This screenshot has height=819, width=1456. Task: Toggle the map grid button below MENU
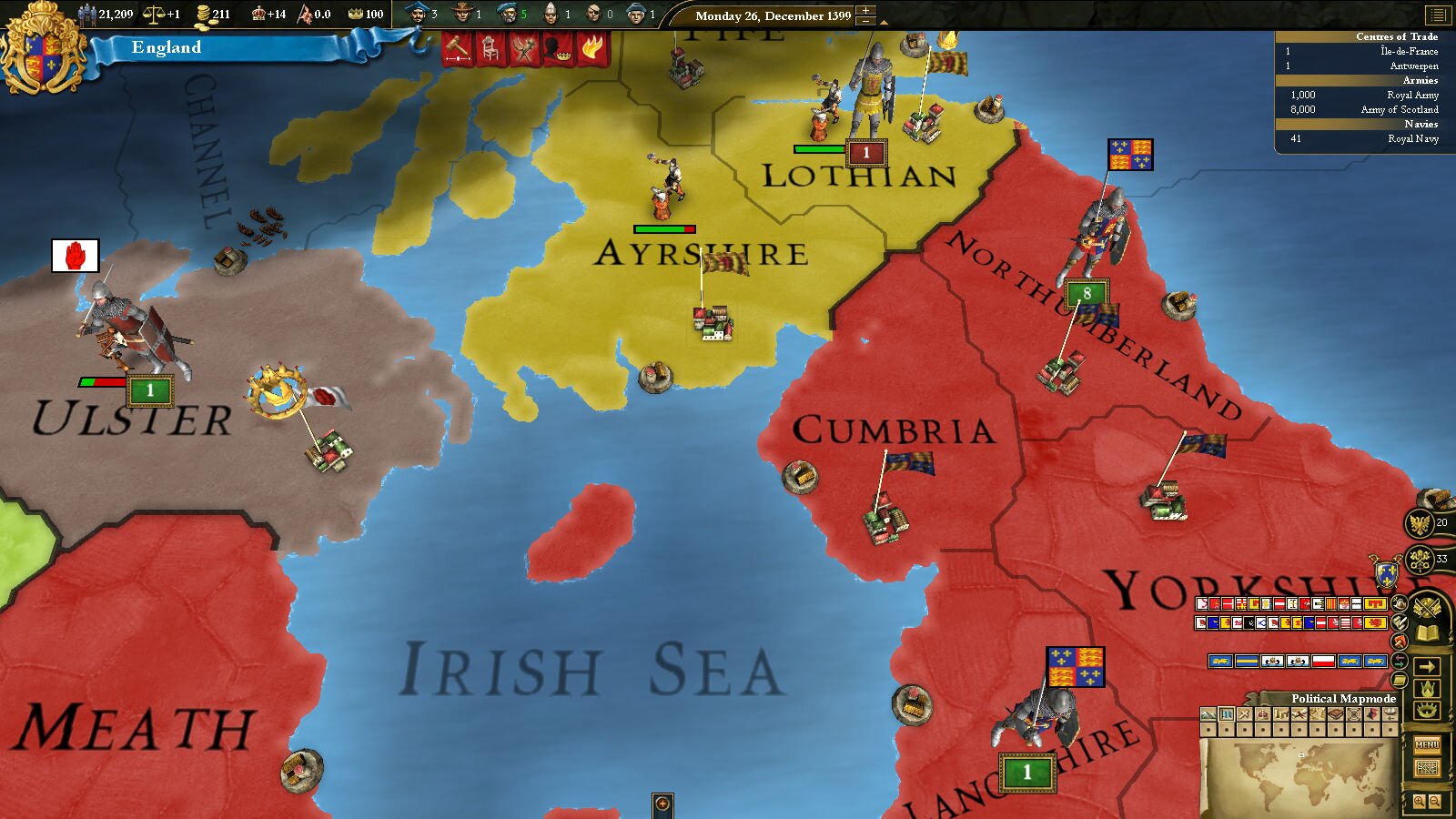coord(1429,769)
